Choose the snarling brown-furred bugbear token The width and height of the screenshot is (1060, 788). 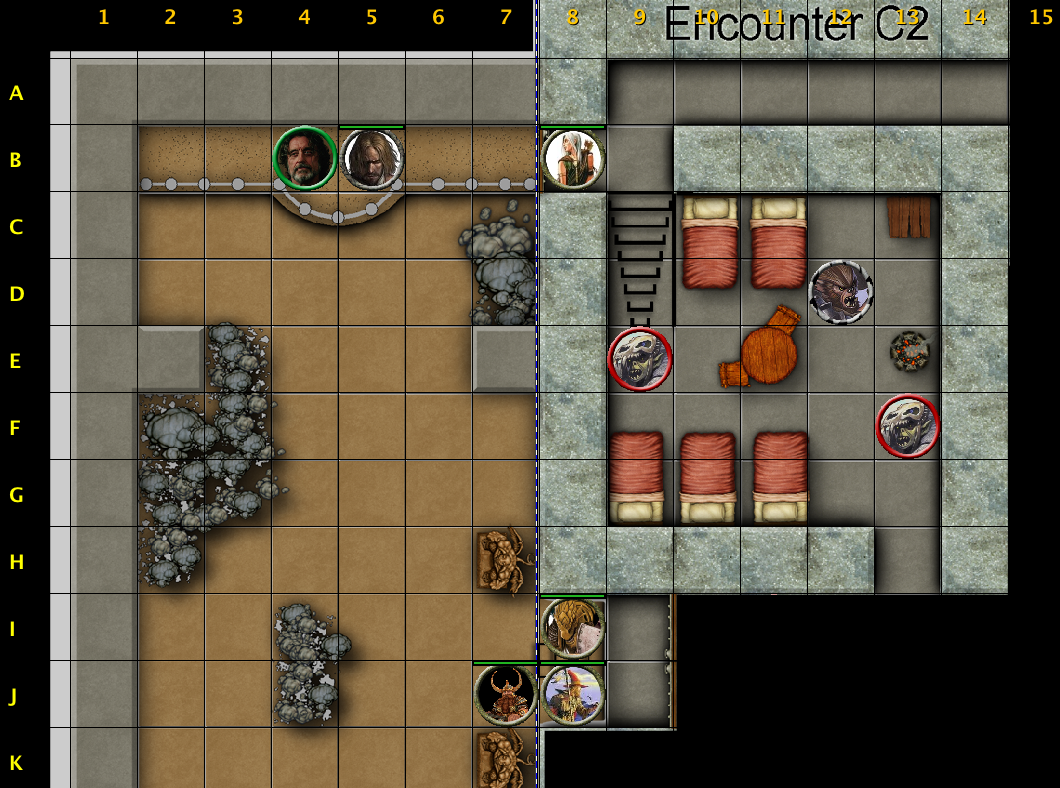[x=841, y=292]
